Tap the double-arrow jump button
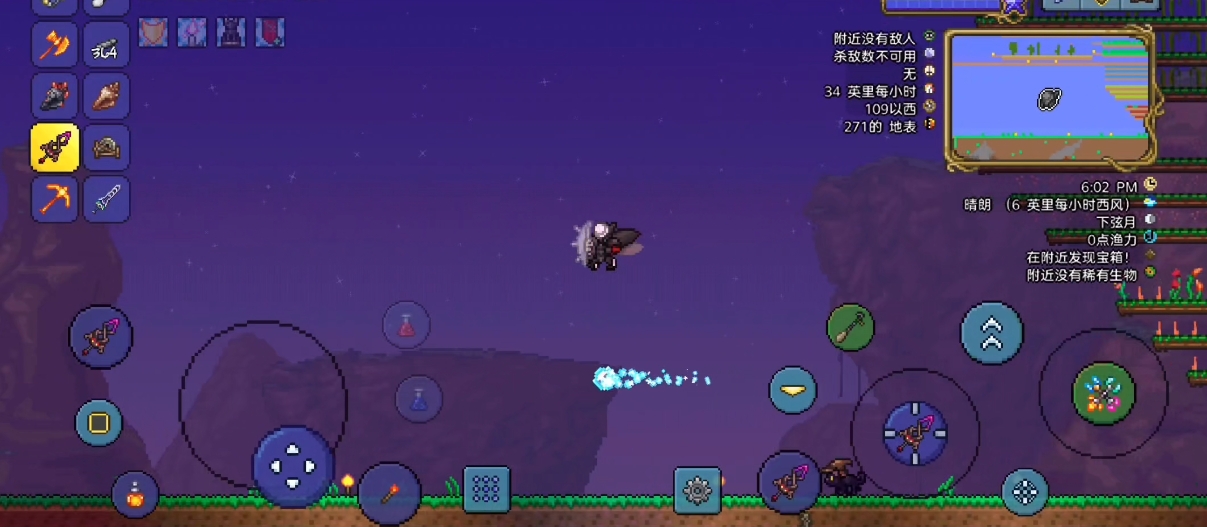 coord(992,334)
